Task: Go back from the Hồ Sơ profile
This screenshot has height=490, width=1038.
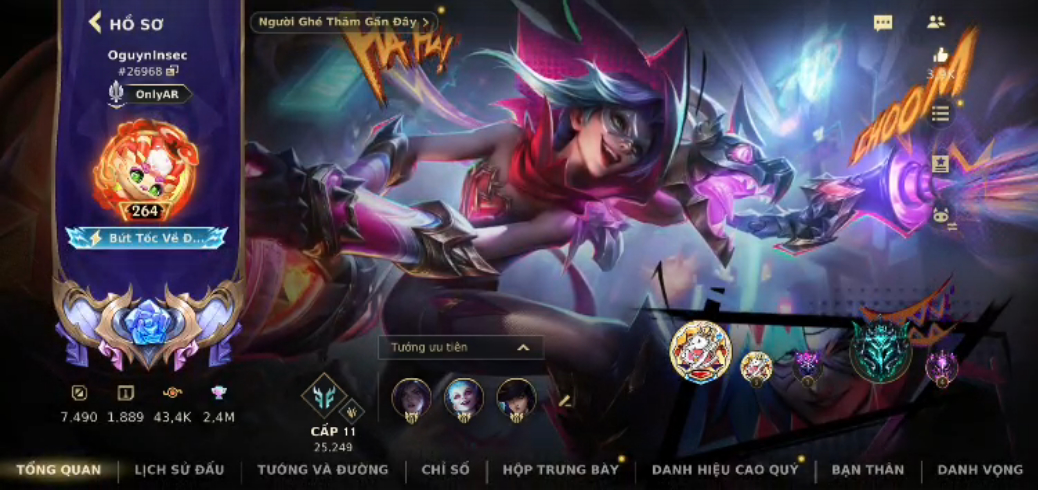Action: click(97, 23)
